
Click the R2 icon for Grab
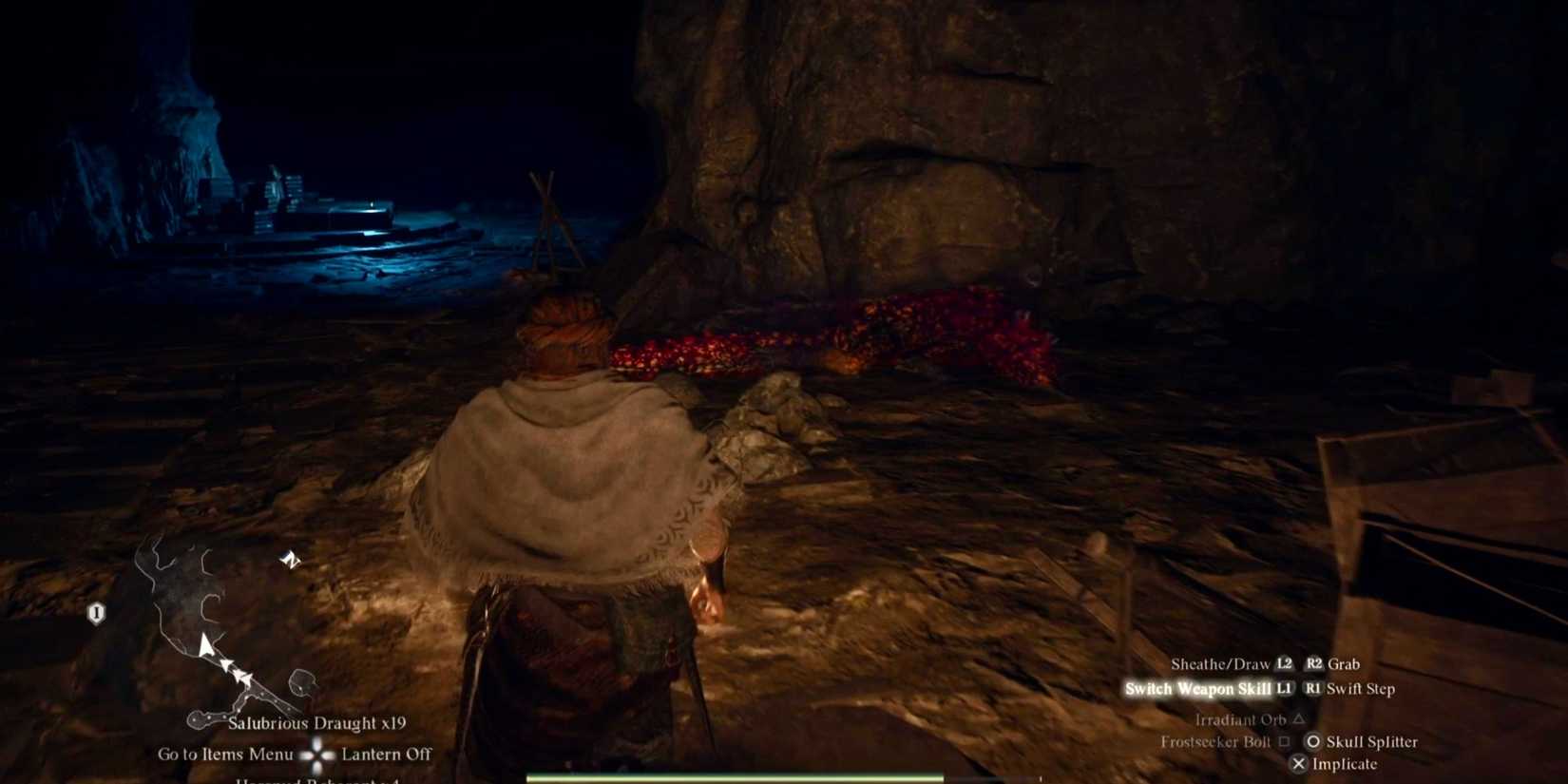point(1316,663)
